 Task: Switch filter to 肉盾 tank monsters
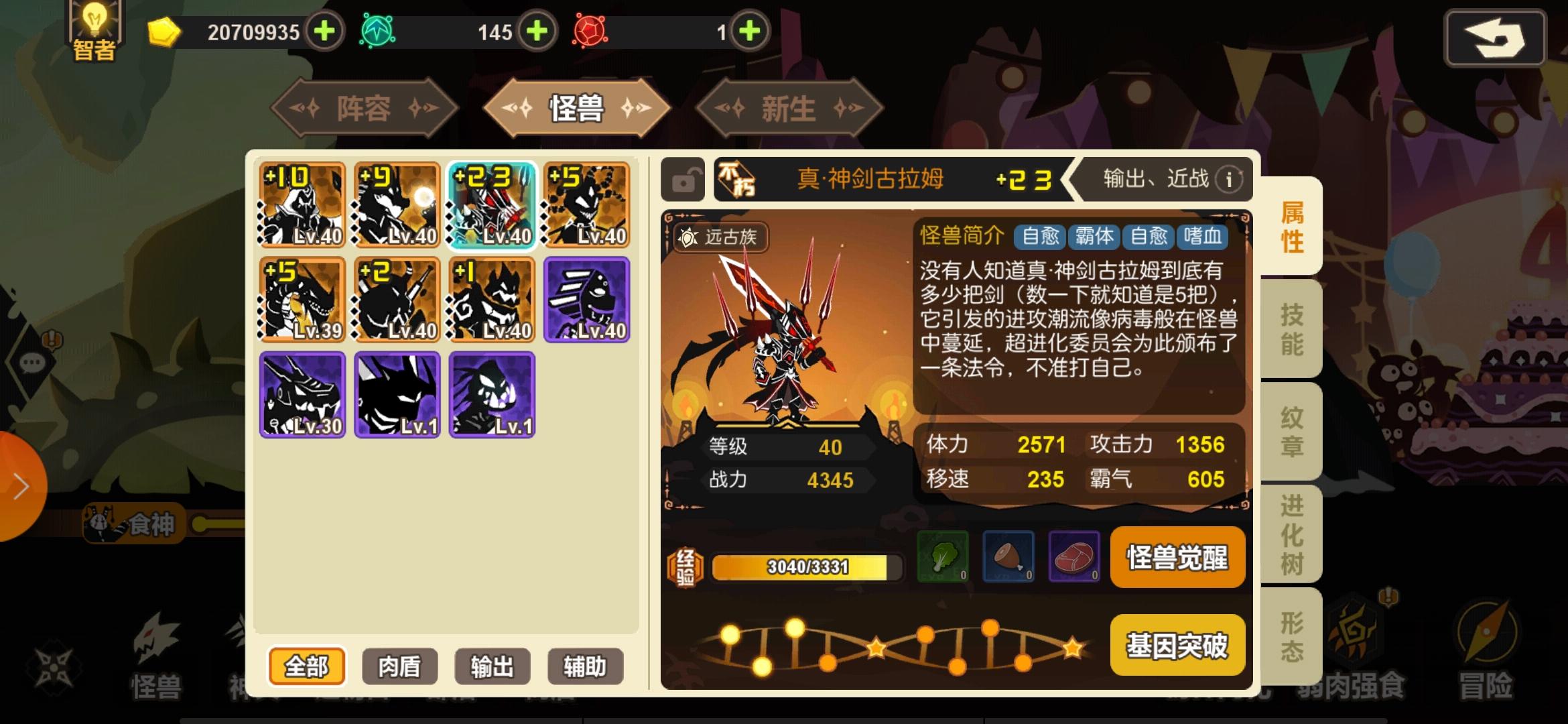[399, 666]
